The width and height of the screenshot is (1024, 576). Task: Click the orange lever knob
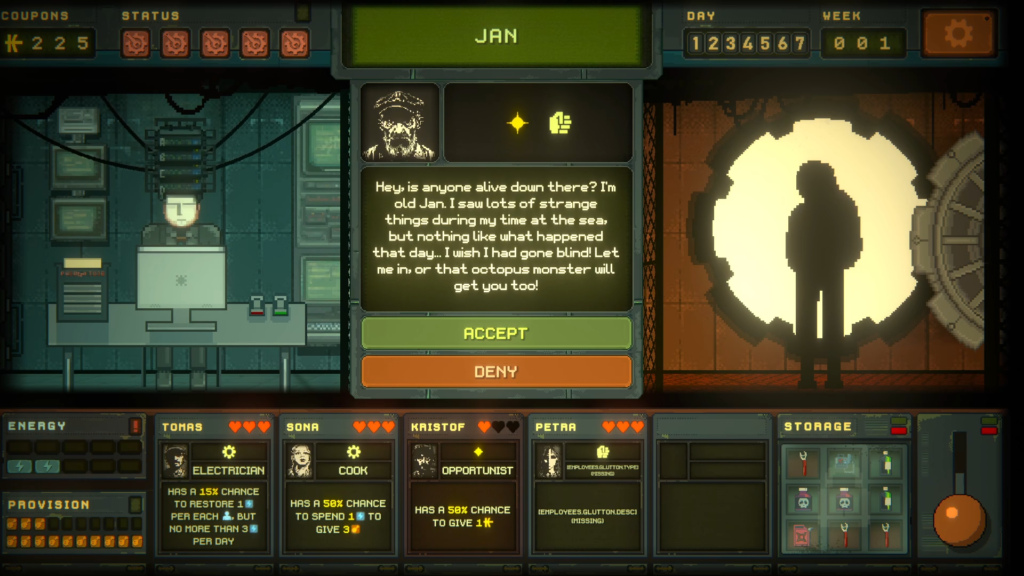(x=960, y=519)
